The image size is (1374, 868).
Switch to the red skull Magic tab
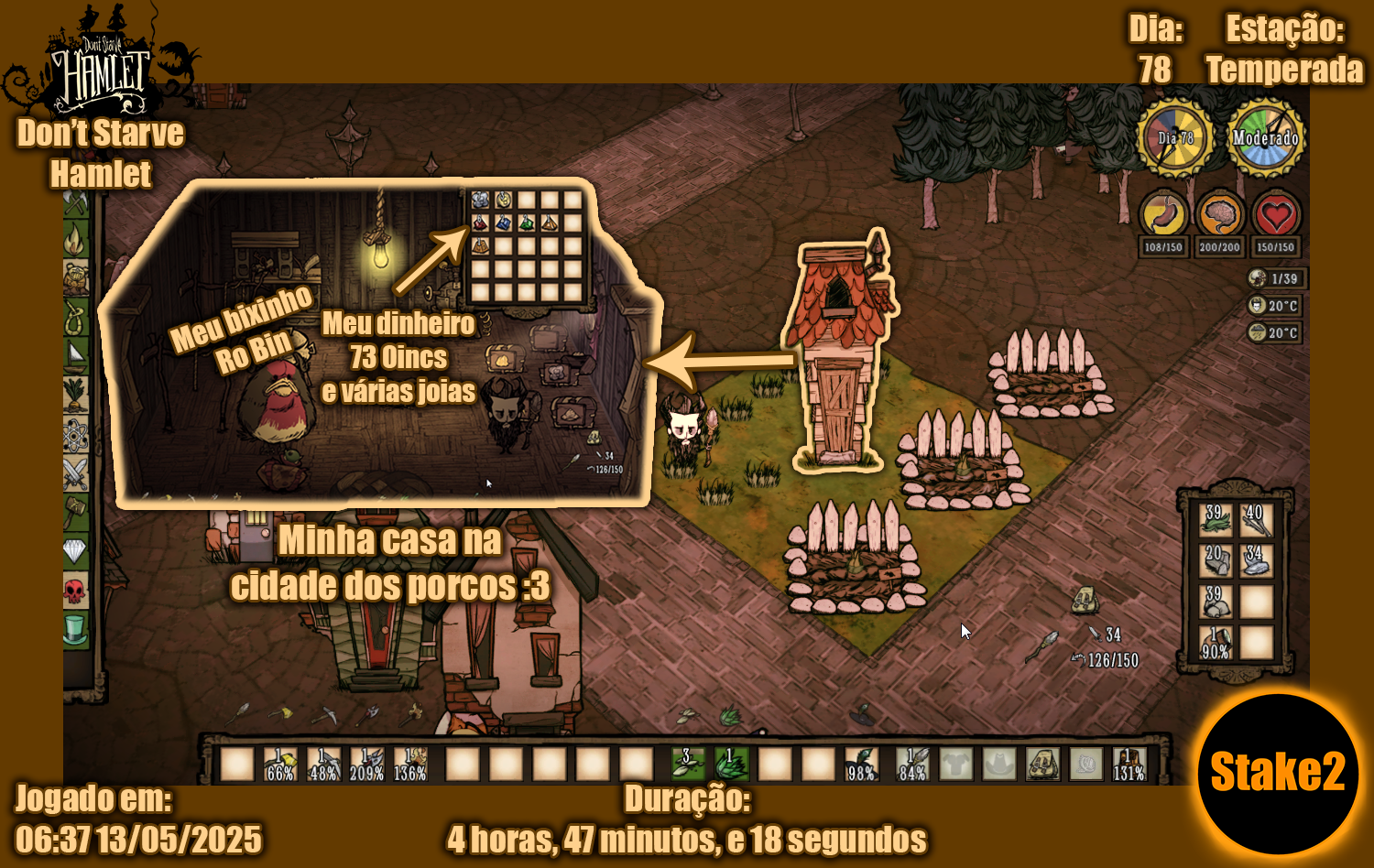coord(75,591)
